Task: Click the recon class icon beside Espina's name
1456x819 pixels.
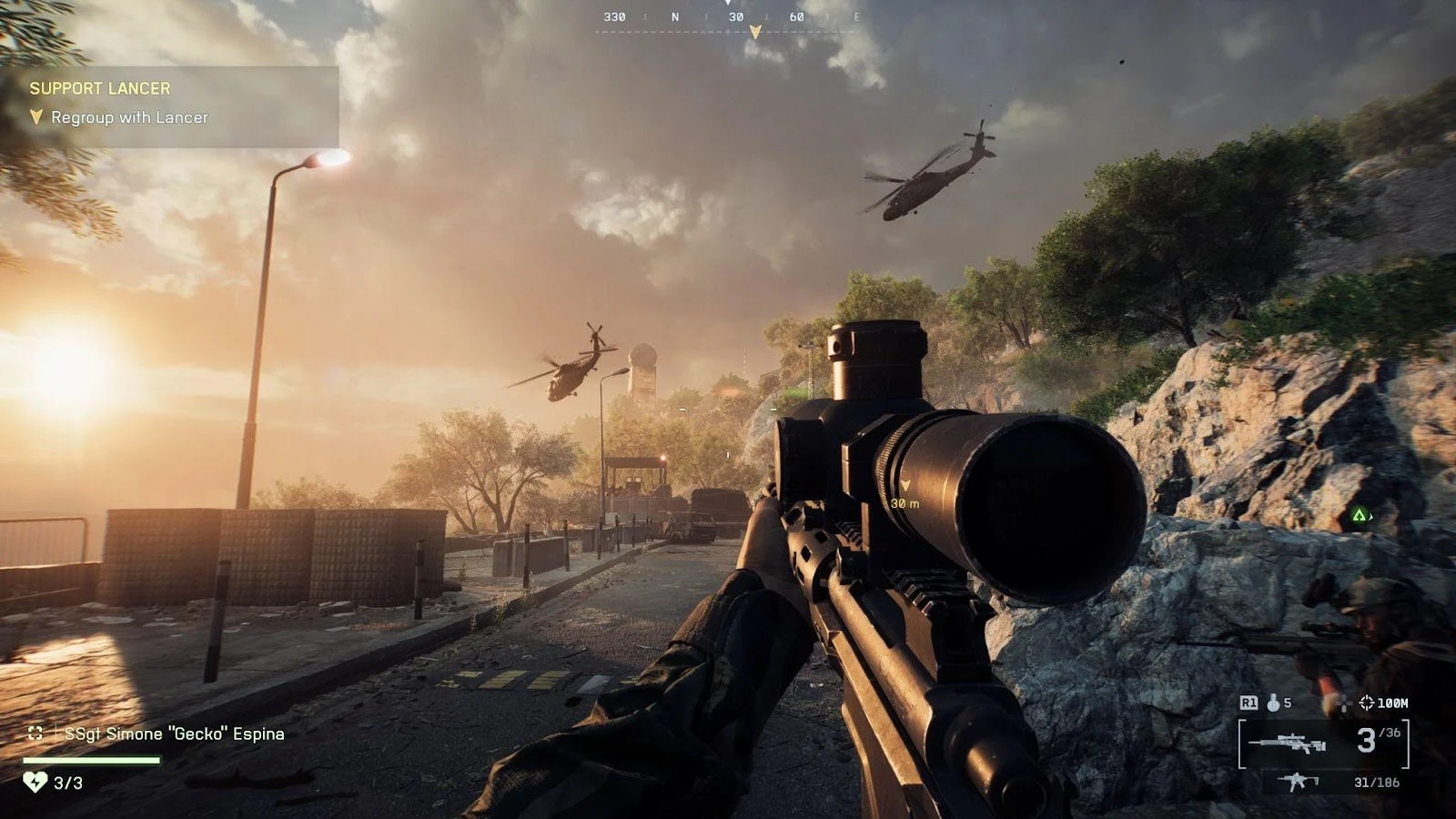Action: coord(35,733)
